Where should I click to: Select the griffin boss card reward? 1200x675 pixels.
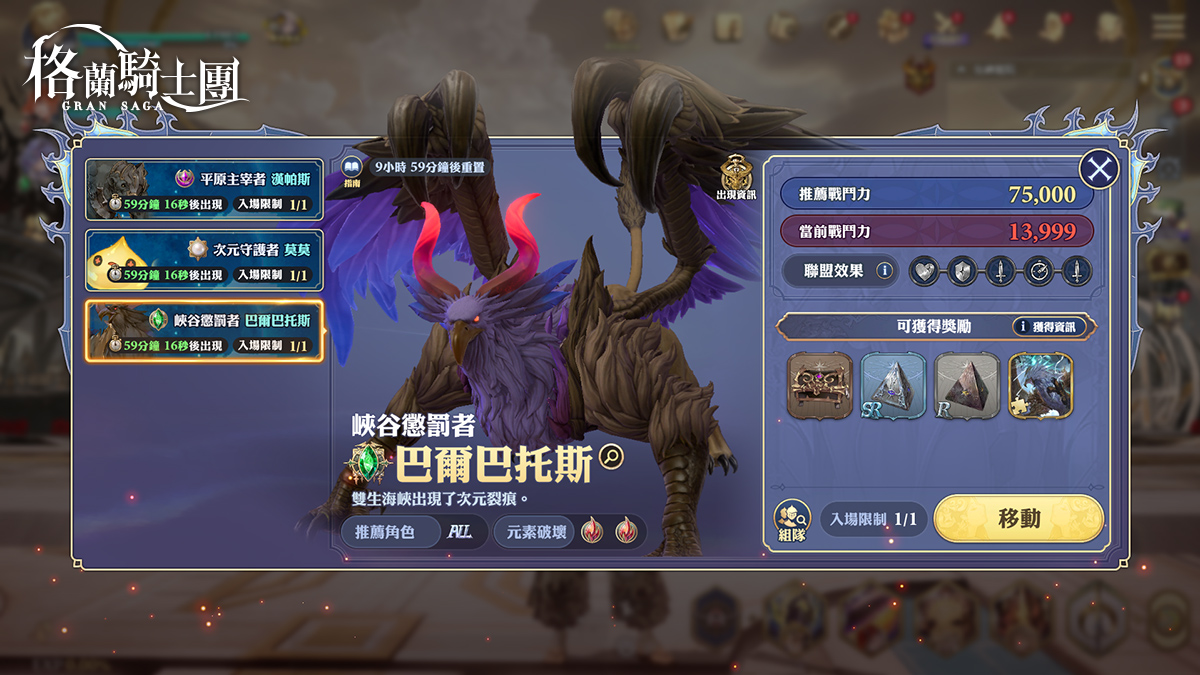(1040, 385)
